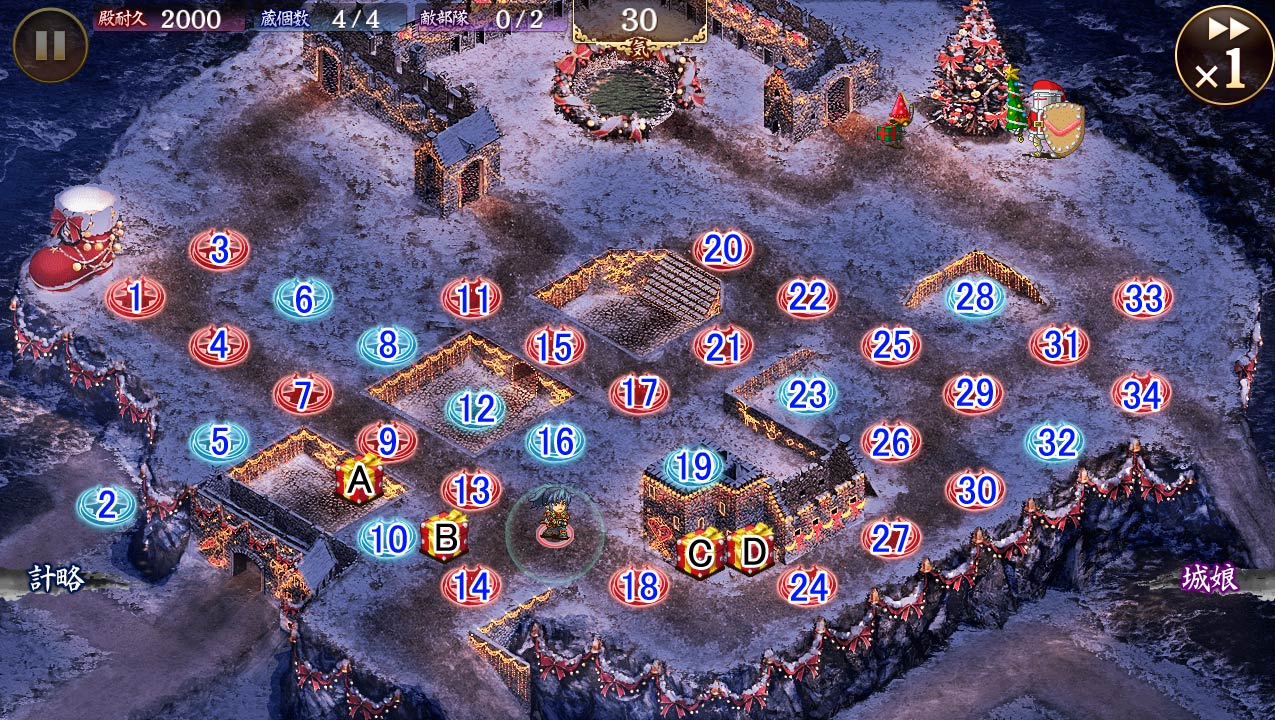Select blue placement tile 19
The width and height of the screenshot is (1275, 720).
(x=693, y=466)
